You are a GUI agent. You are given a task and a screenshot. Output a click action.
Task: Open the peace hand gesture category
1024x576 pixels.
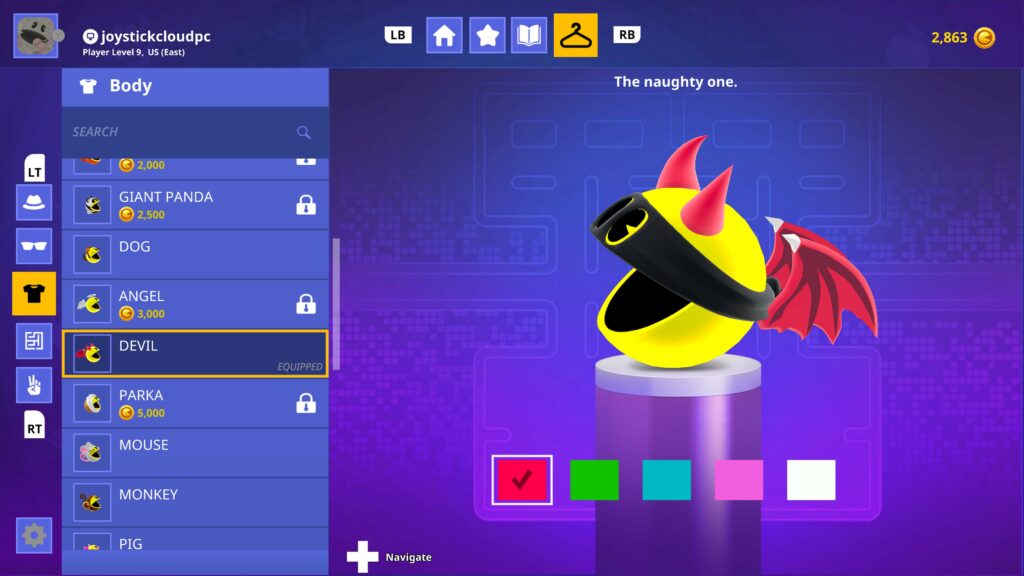34,385
